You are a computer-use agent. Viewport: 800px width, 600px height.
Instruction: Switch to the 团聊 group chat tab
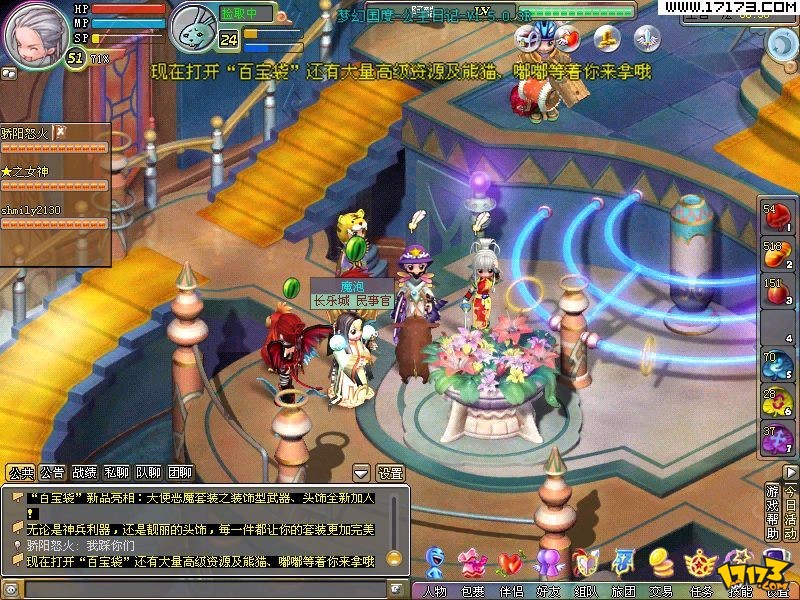(180, 473)
